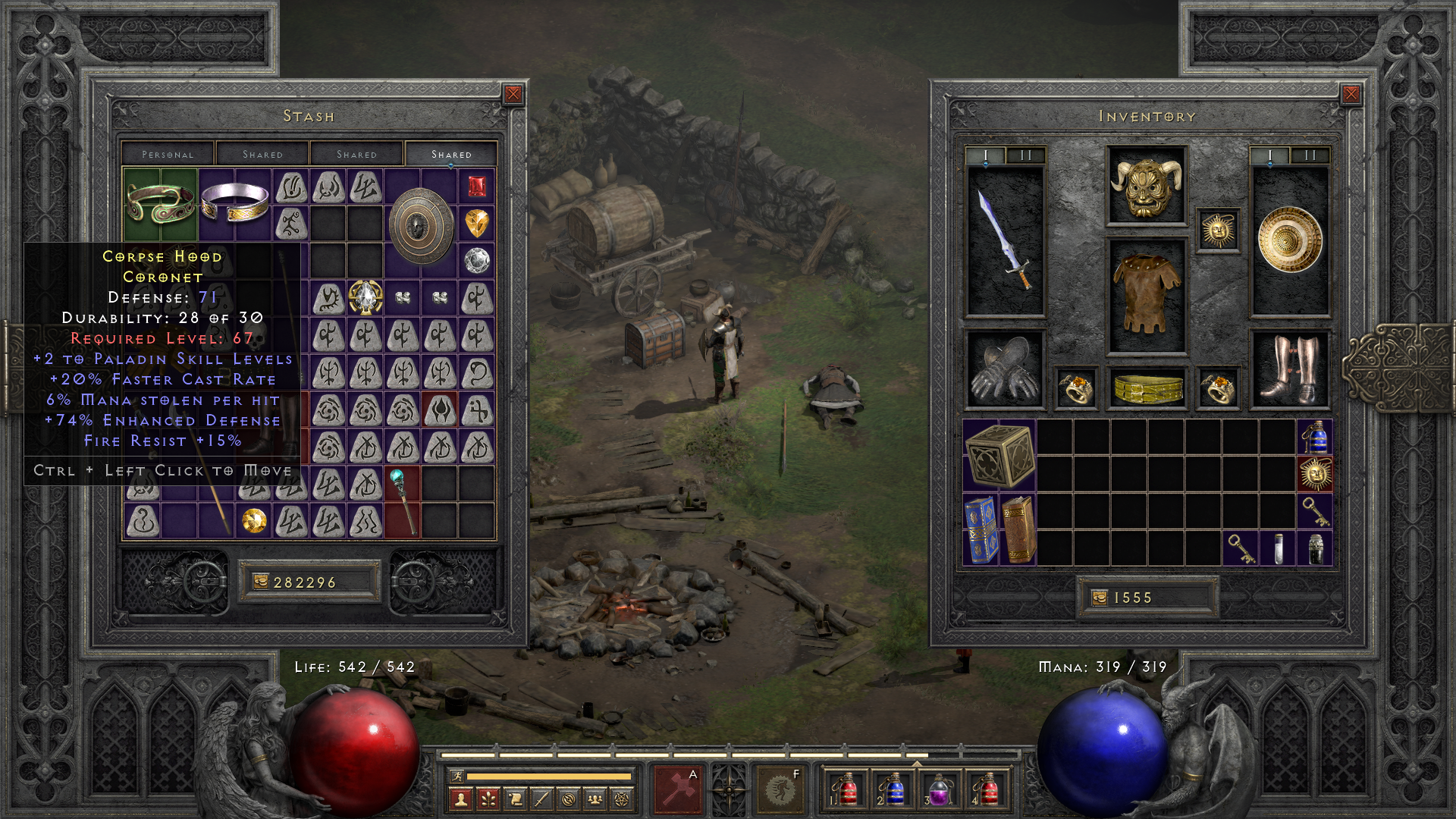The image size is (1456, 819).
Task: Open the left-click skill selector (hammer)
Action: pyautogui.click(x=677, y=789)
